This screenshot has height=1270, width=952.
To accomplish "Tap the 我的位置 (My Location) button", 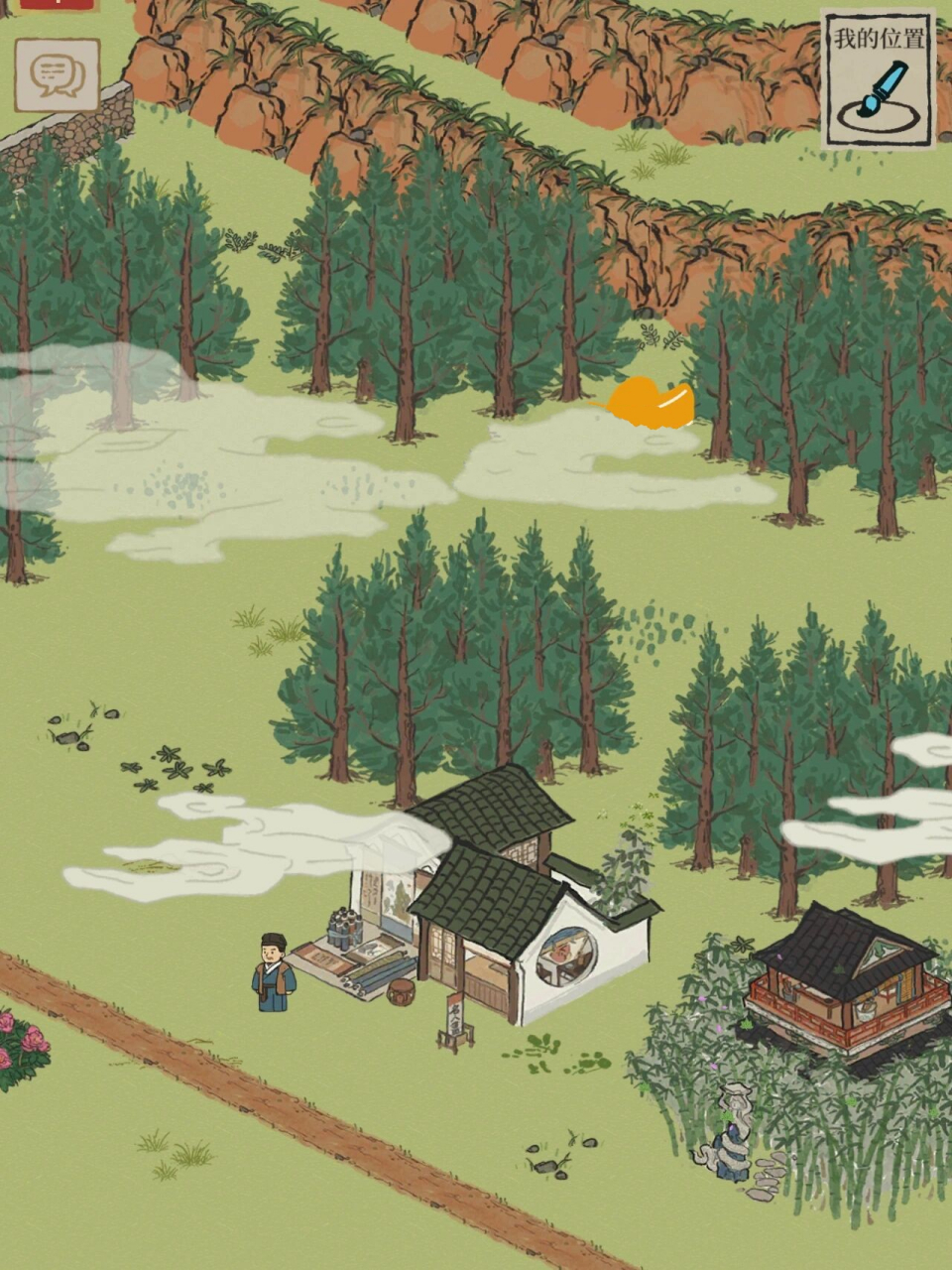I will click(878, 79).
